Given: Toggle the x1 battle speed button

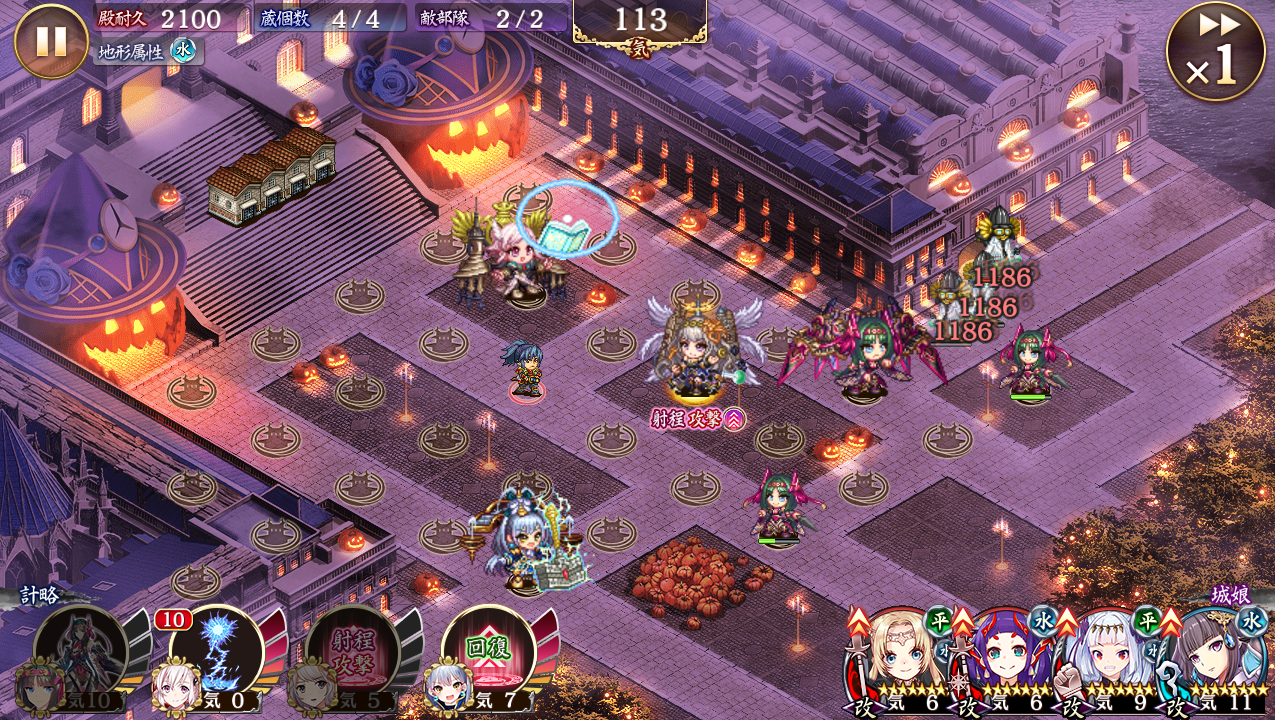Looking at the screenshot, I should (x=1215, y=51).
